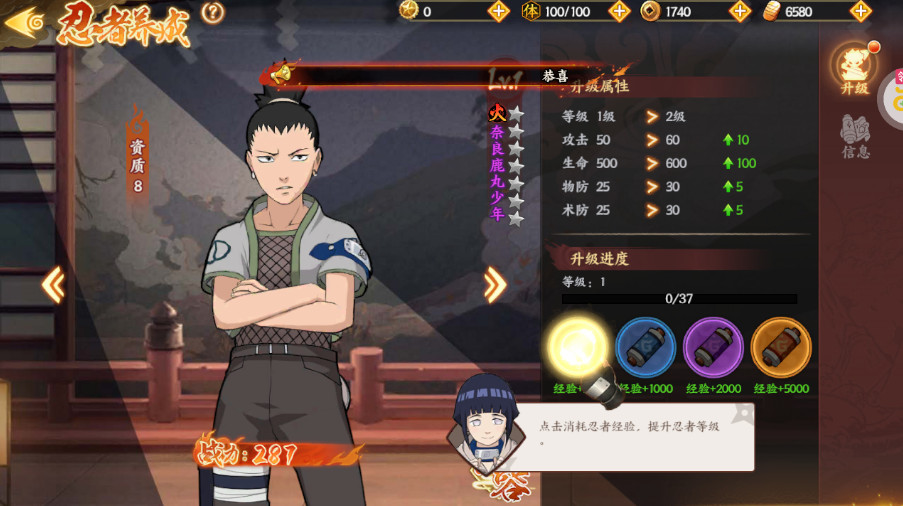Show the next ninja with right arrow

(494, 286)
